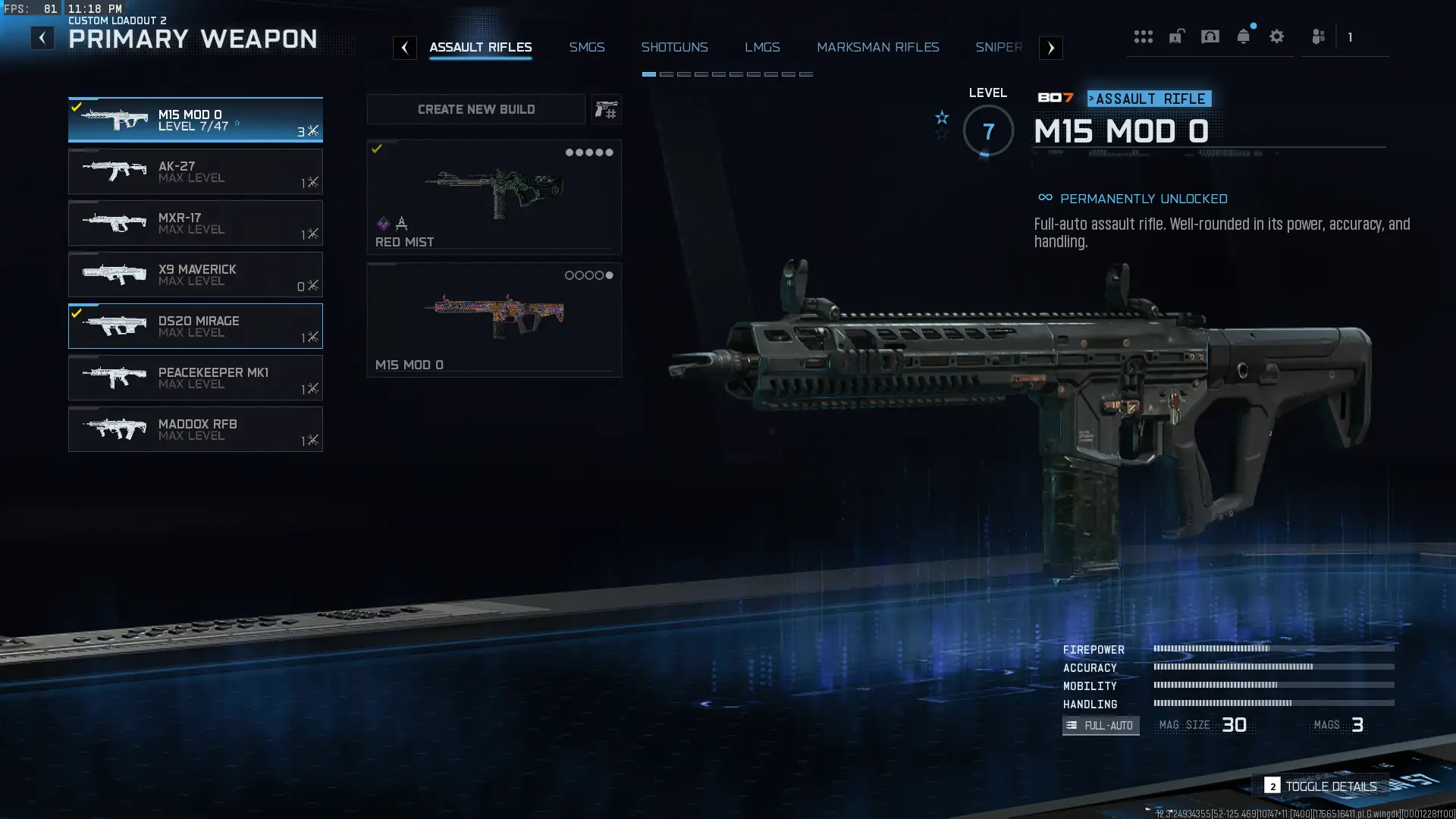
Task: Select the AK-27 from the weapon list
Action: (196, 171)
